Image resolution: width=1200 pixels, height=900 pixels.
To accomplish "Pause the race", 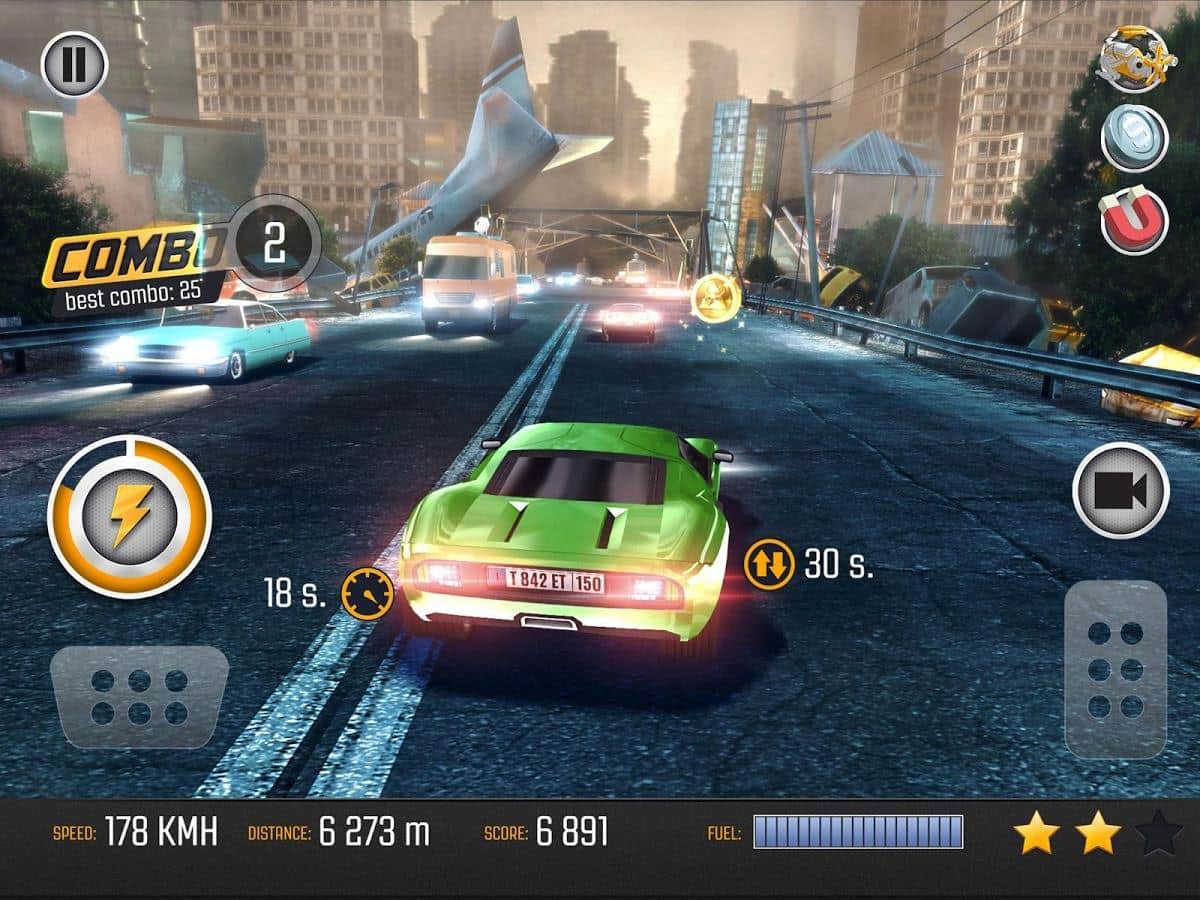I will [74, 64].
